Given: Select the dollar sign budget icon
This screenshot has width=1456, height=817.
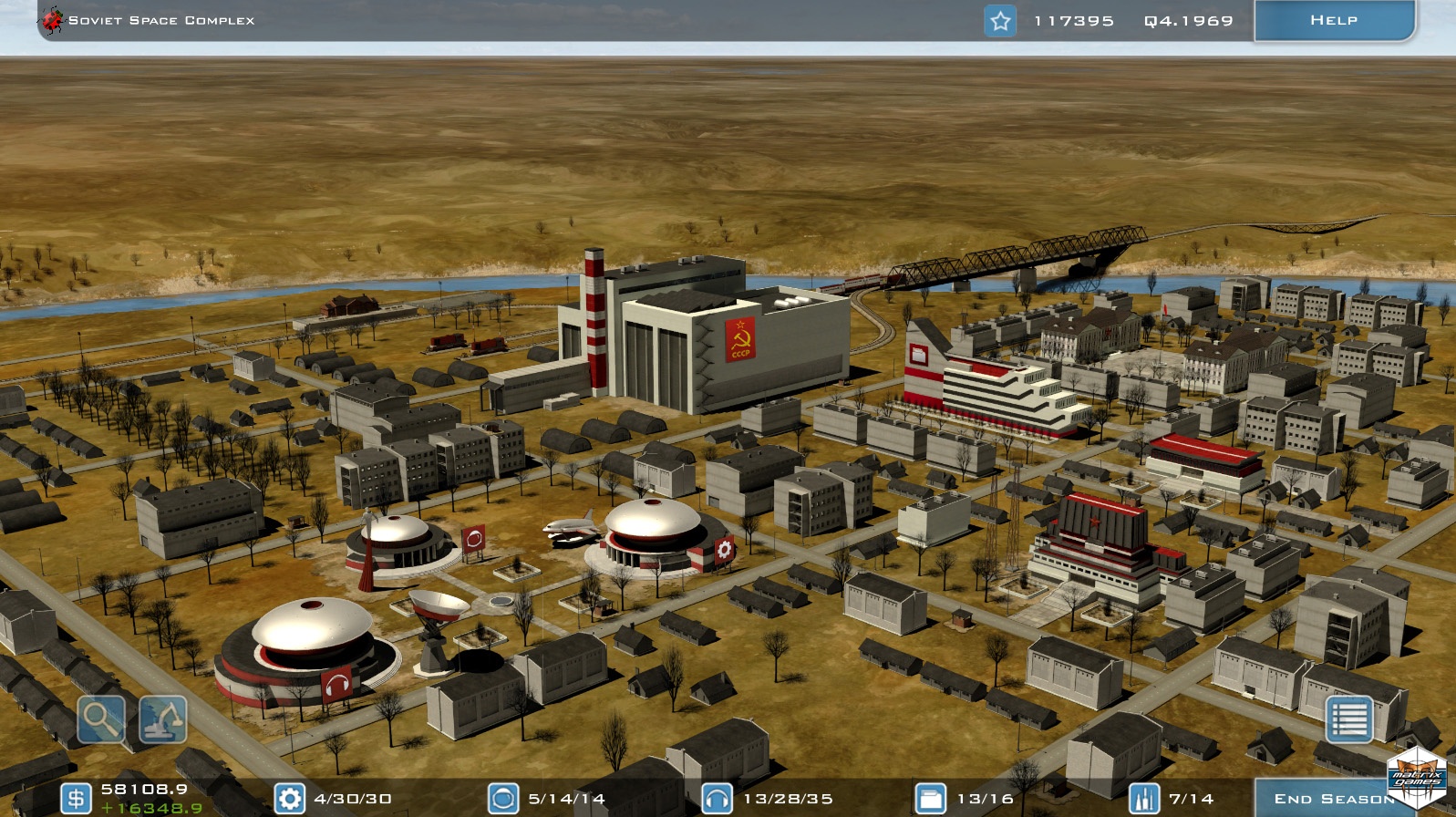Looking at the screenshot, I should click(x=76, y=799).
